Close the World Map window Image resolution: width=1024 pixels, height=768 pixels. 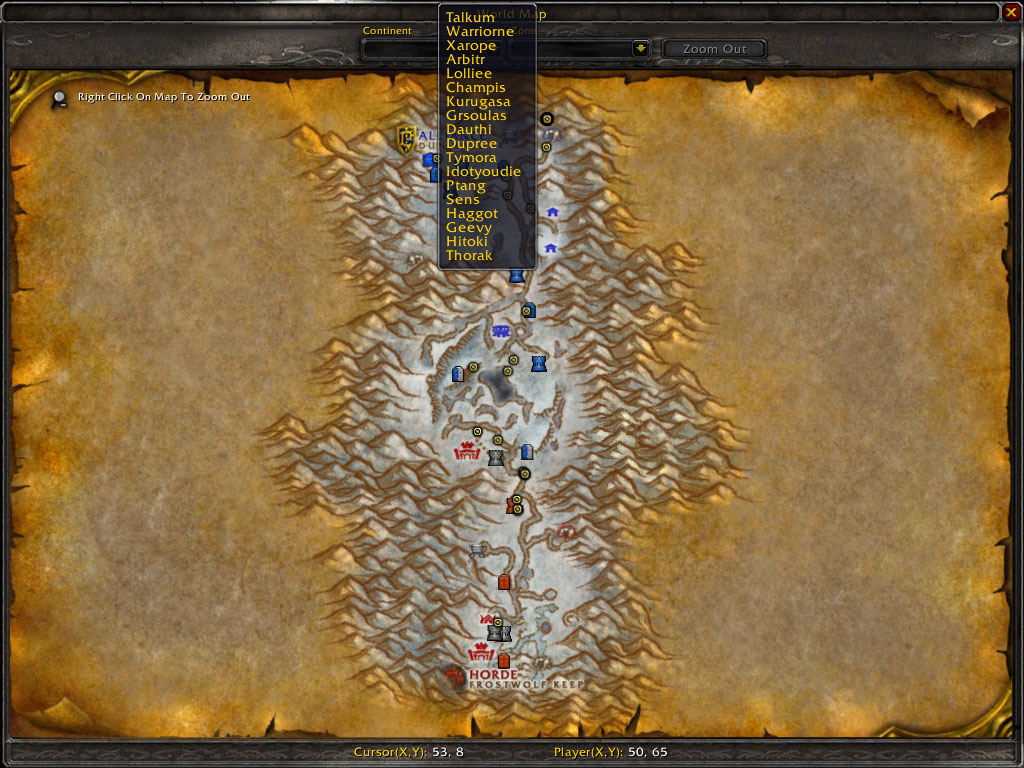[x=1011, y=12]
